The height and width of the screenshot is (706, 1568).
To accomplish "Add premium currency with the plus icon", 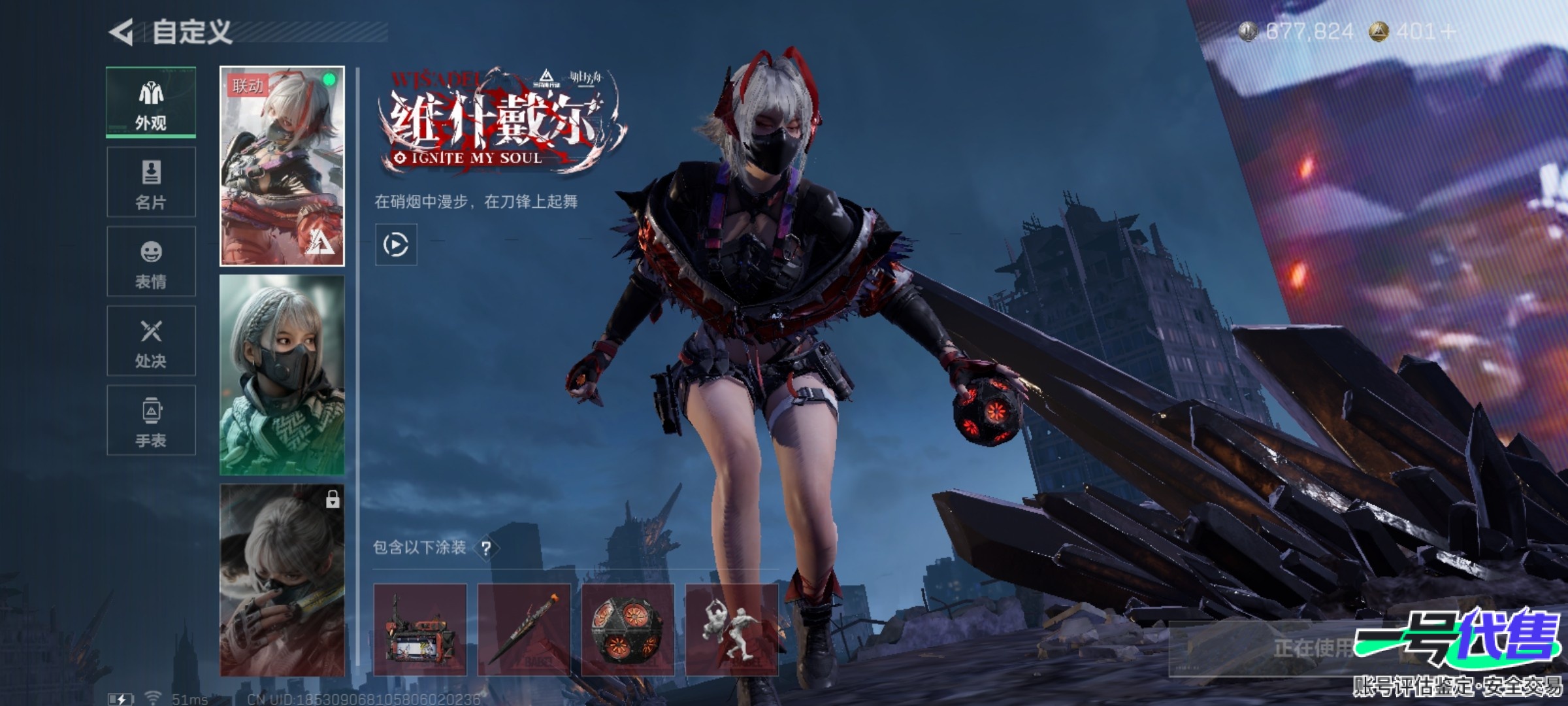I will click(1448, 31).
